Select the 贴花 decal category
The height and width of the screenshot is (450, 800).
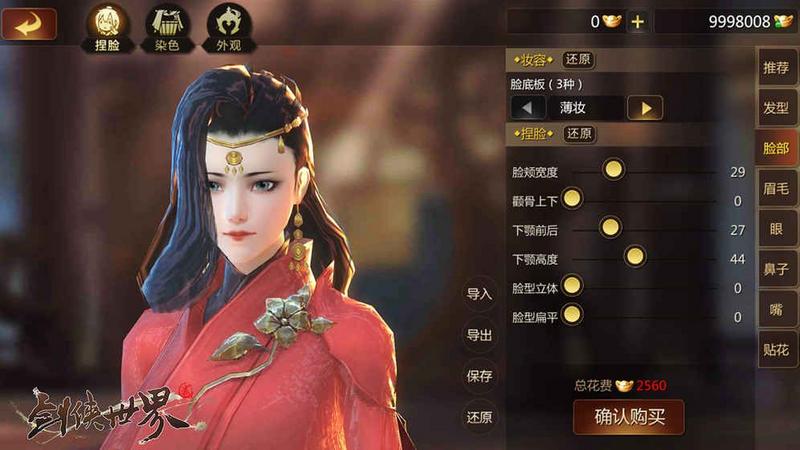[776, 350]
